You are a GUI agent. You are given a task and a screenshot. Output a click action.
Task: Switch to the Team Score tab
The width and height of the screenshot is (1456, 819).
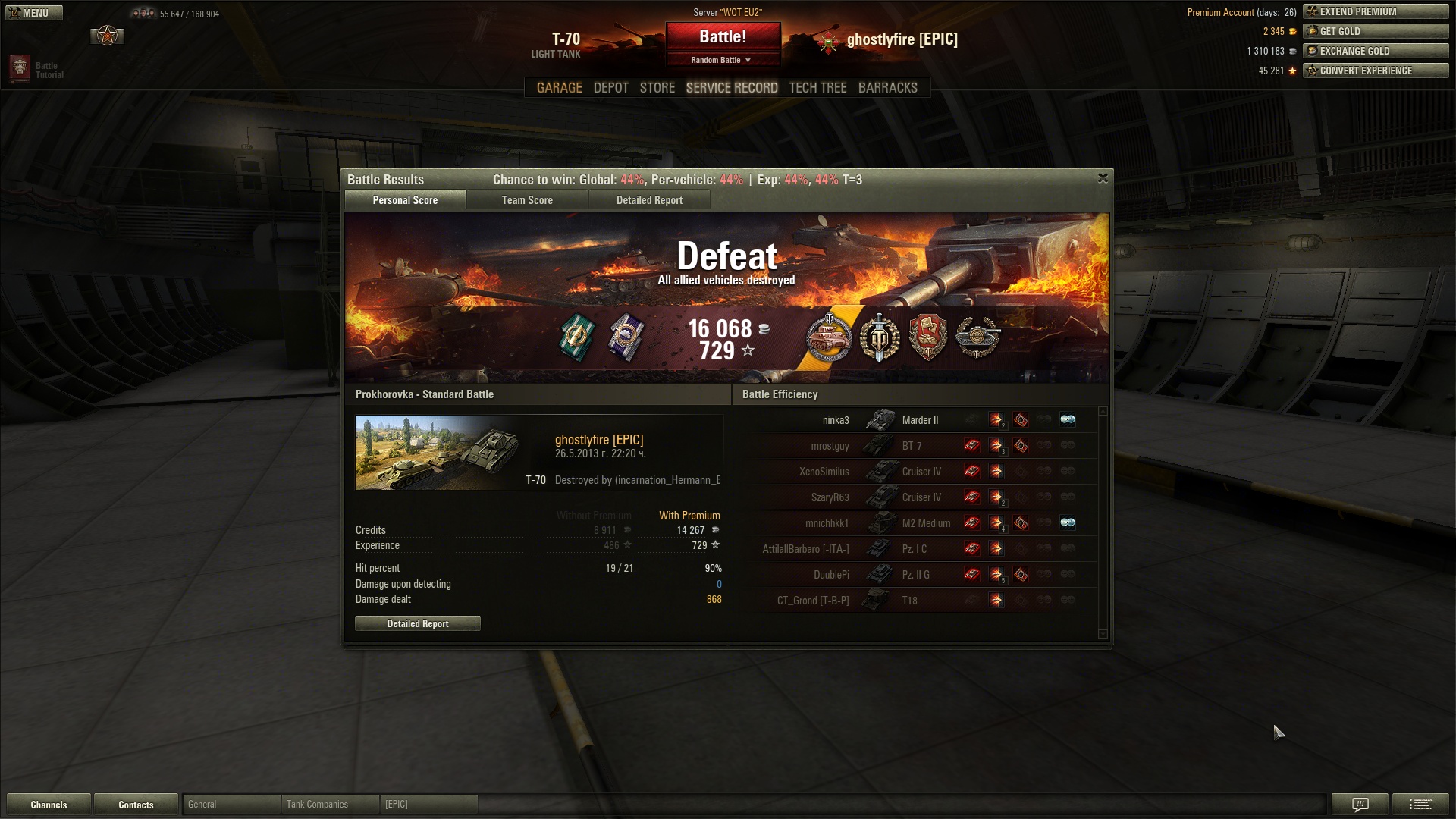point(527,200)
